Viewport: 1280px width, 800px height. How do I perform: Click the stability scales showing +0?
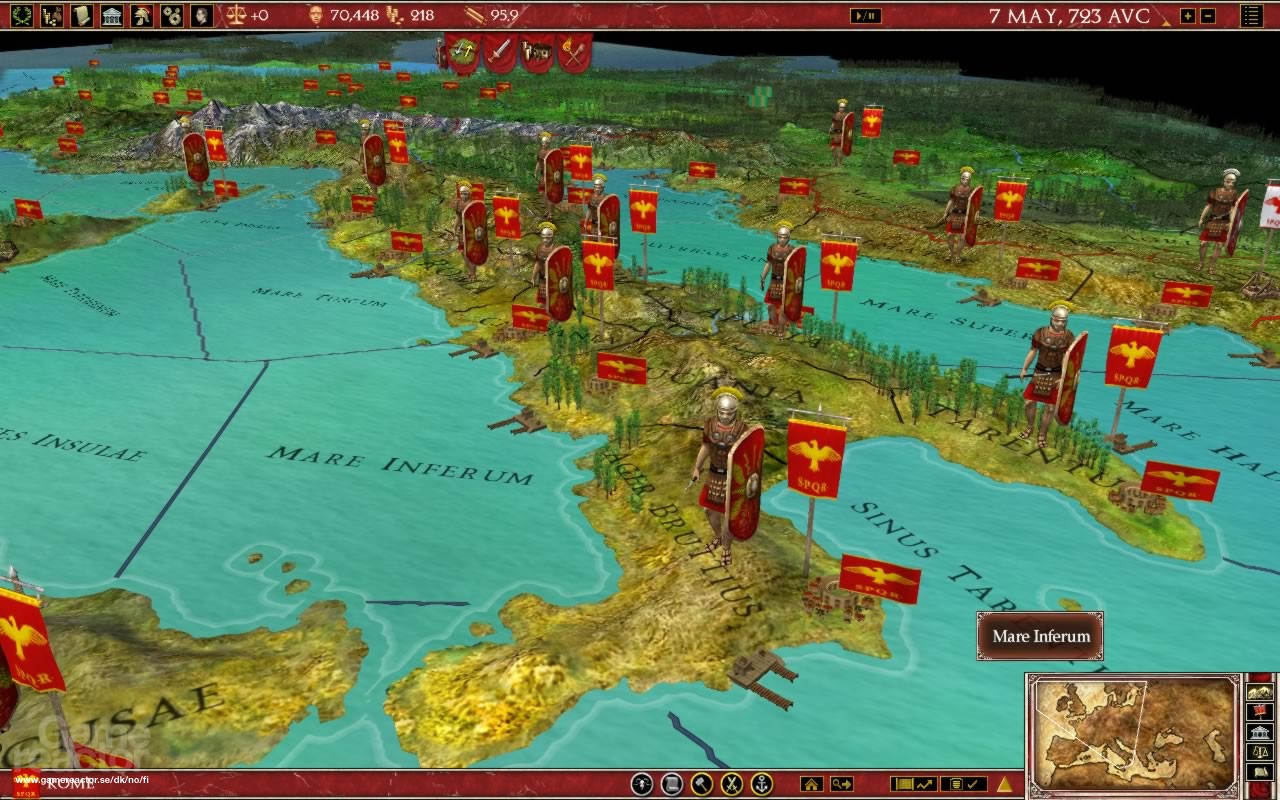click(x=237, y=15)
